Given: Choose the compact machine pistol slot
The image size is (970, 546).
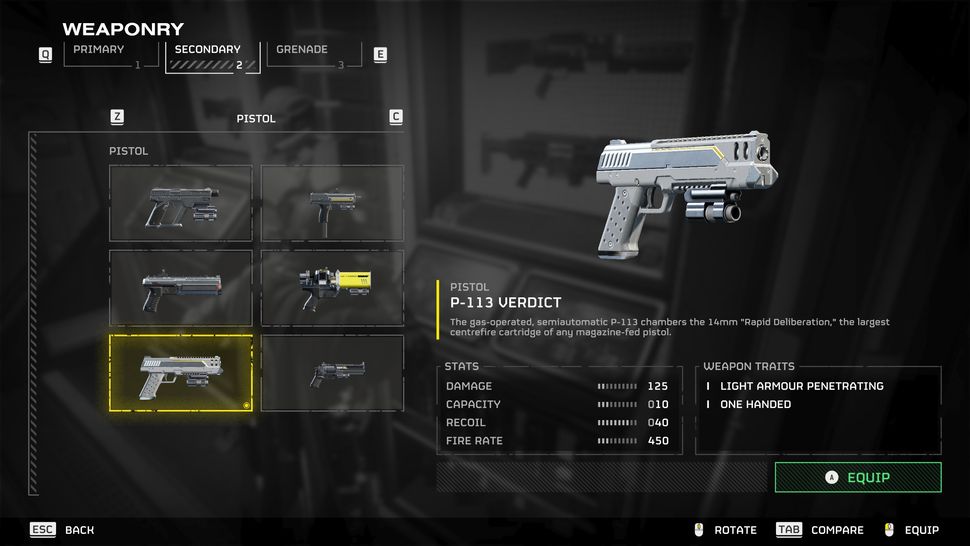Looking at the screenshot, I should coord(332,203).
